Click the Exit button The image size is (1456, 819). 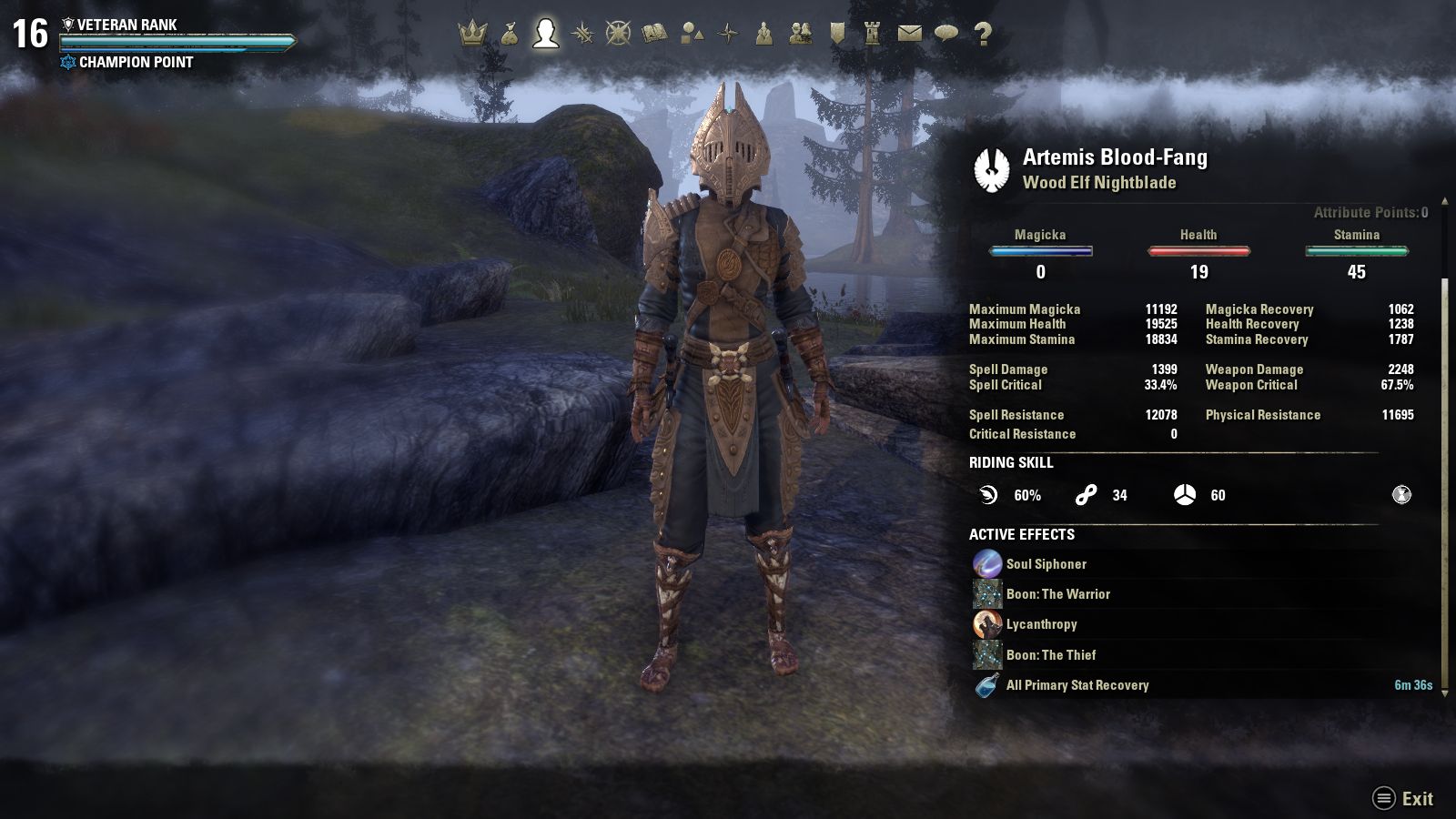[x=1404, y=799]
